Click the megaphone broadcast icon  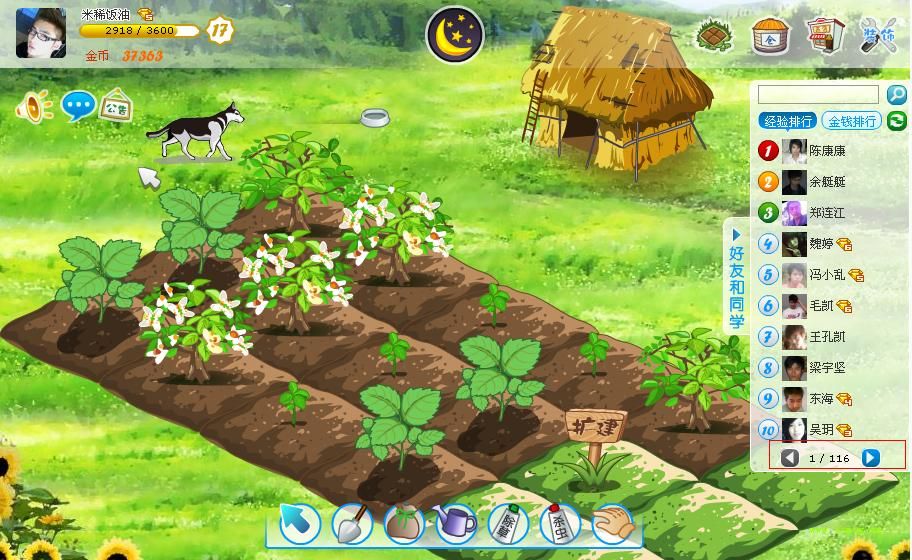coord(33,106)
